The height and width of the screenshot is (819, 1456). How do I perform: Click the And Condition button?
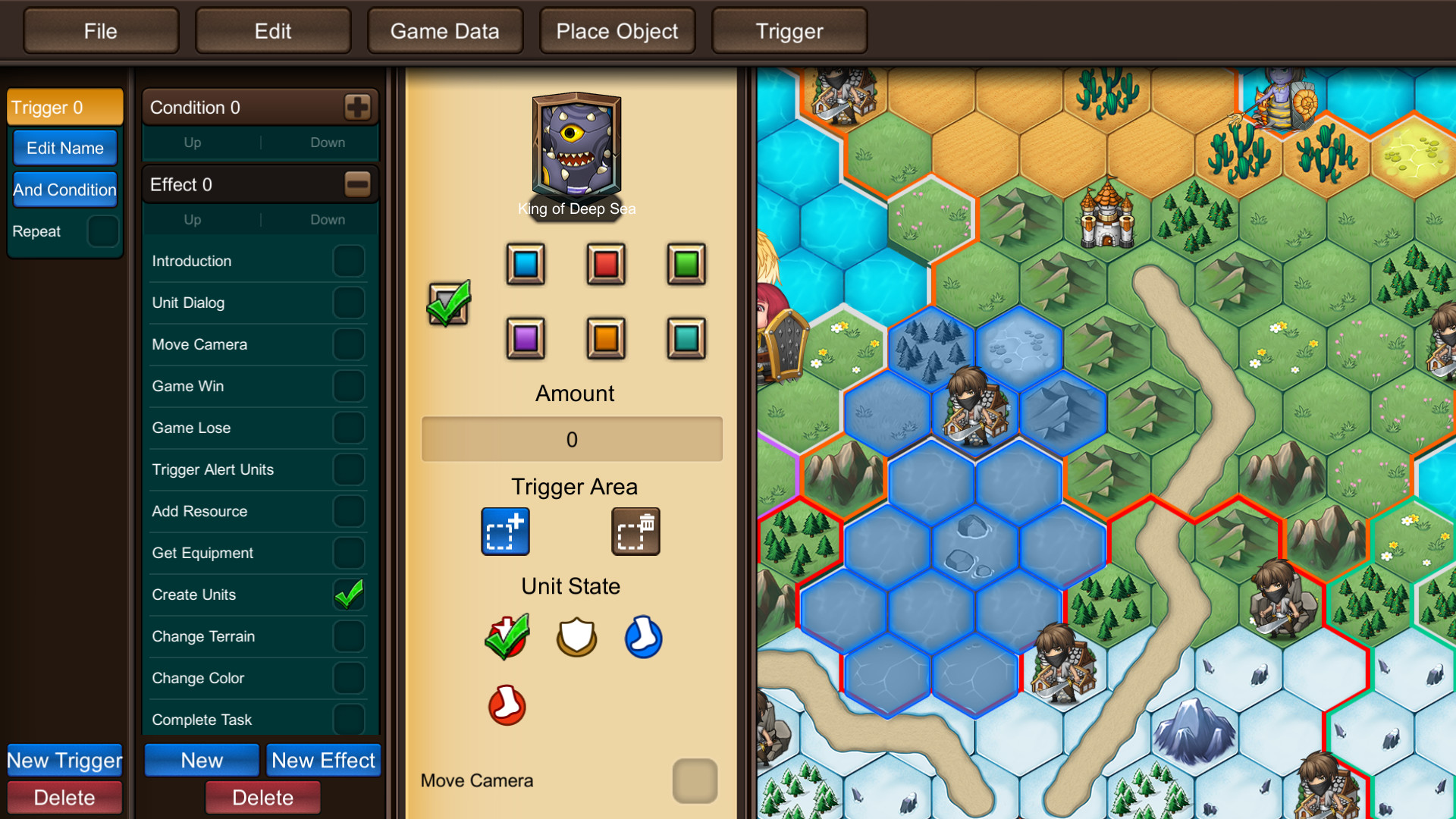(x=64, y=190)
